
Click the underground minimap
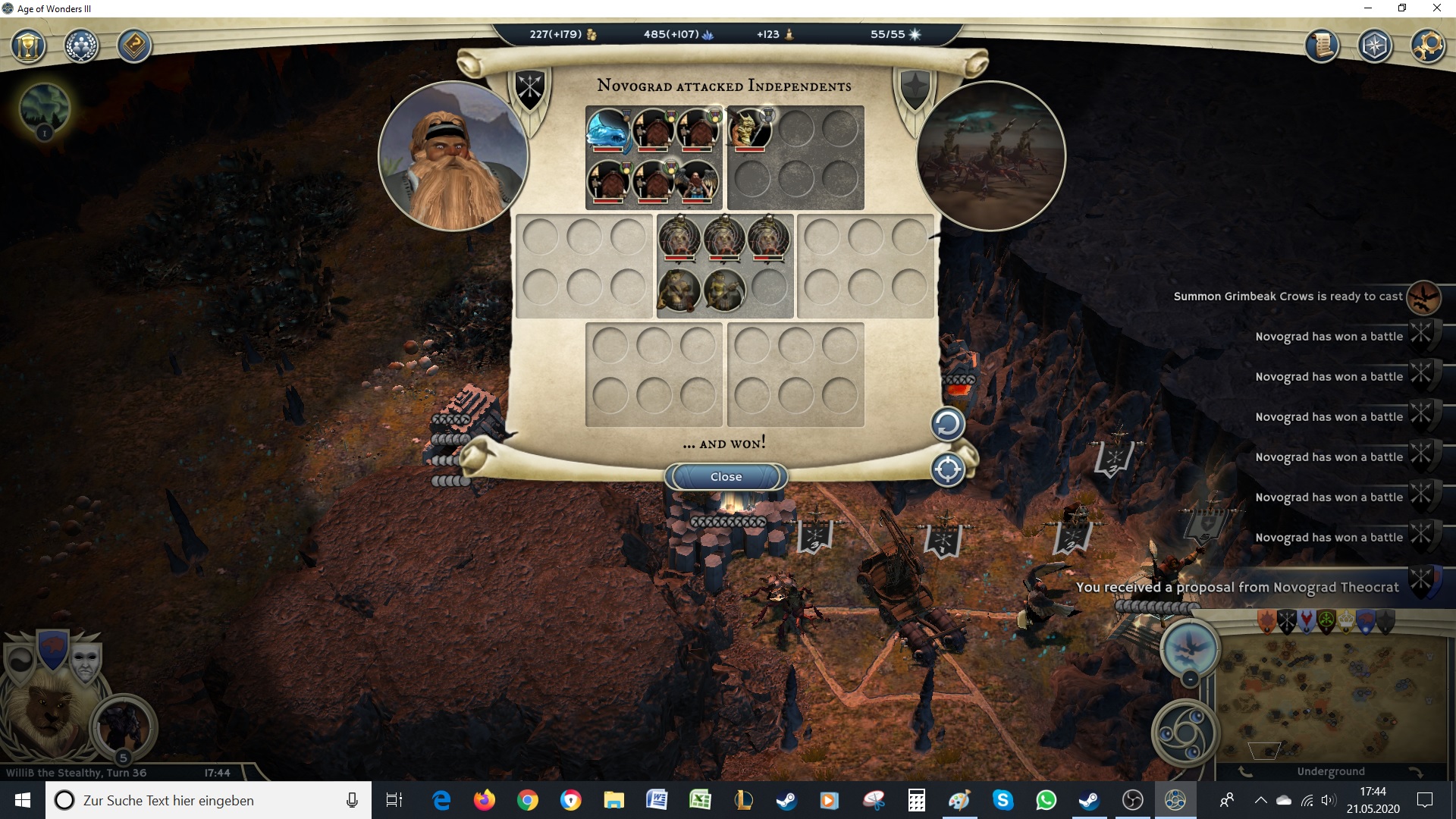click(1331, 698)
